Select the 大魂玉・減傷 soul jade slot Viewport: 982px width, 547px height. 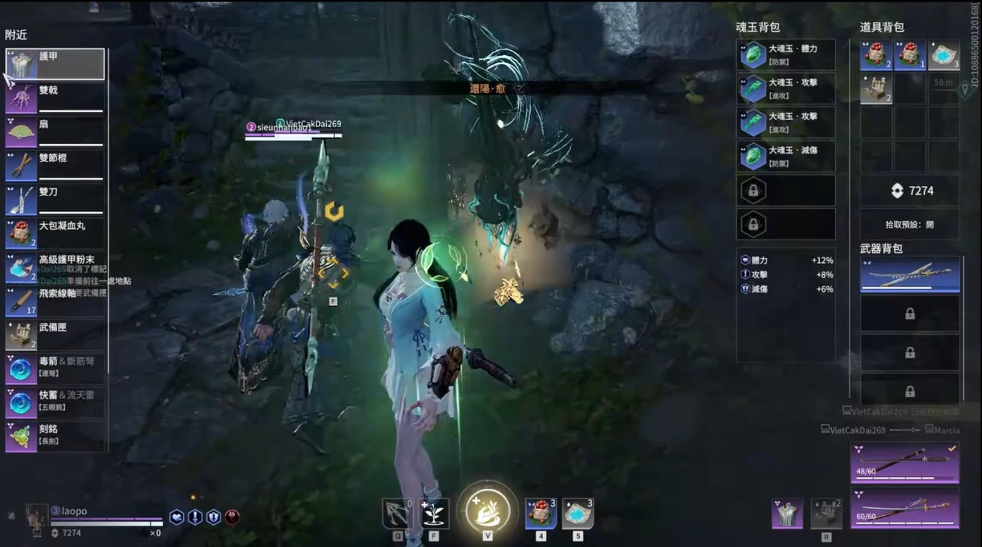[x=785, y=156]
